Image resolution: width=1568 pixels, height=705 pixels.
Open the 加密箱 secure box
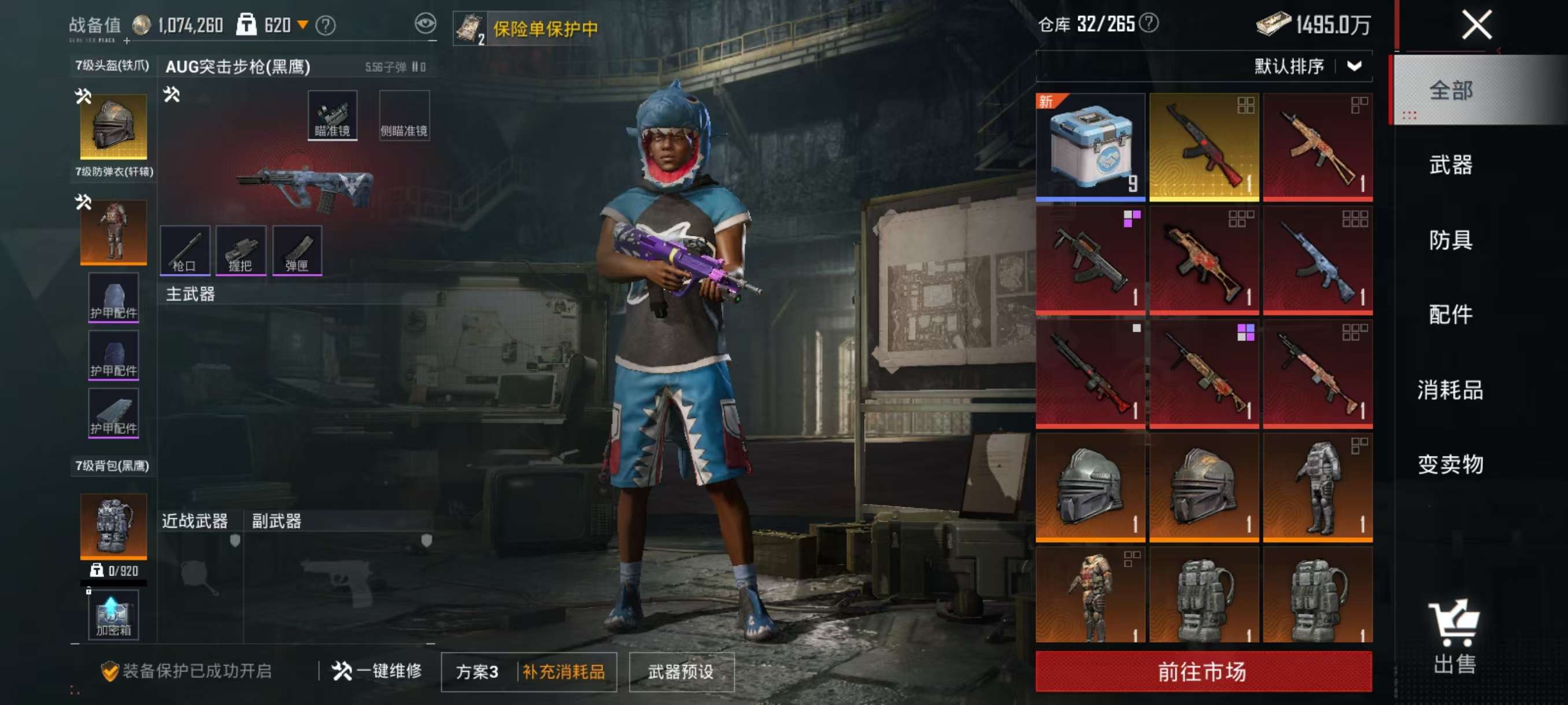[113, 615]
